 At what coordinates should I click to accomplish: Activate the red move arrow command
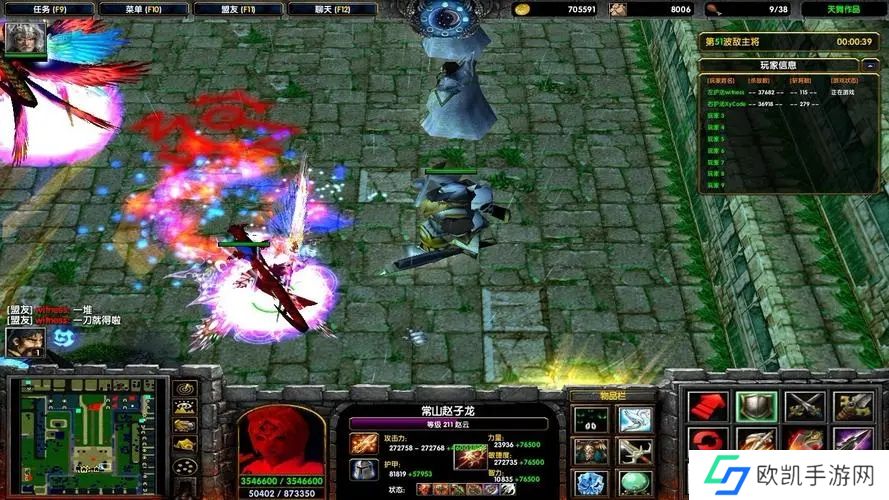tap(707, 407)
